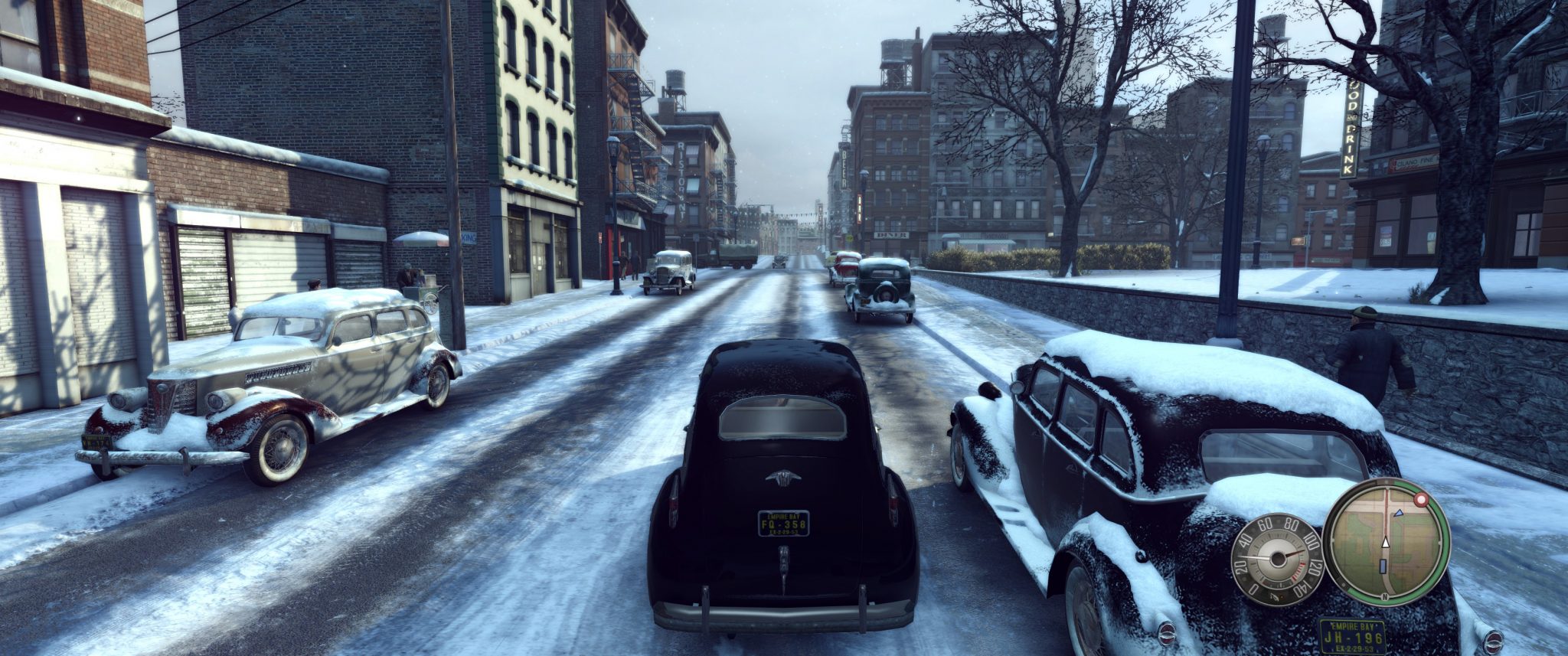1568x656 pixels.
Task: Select the red destination marker on the minimap
Action: coord(1421,498)
